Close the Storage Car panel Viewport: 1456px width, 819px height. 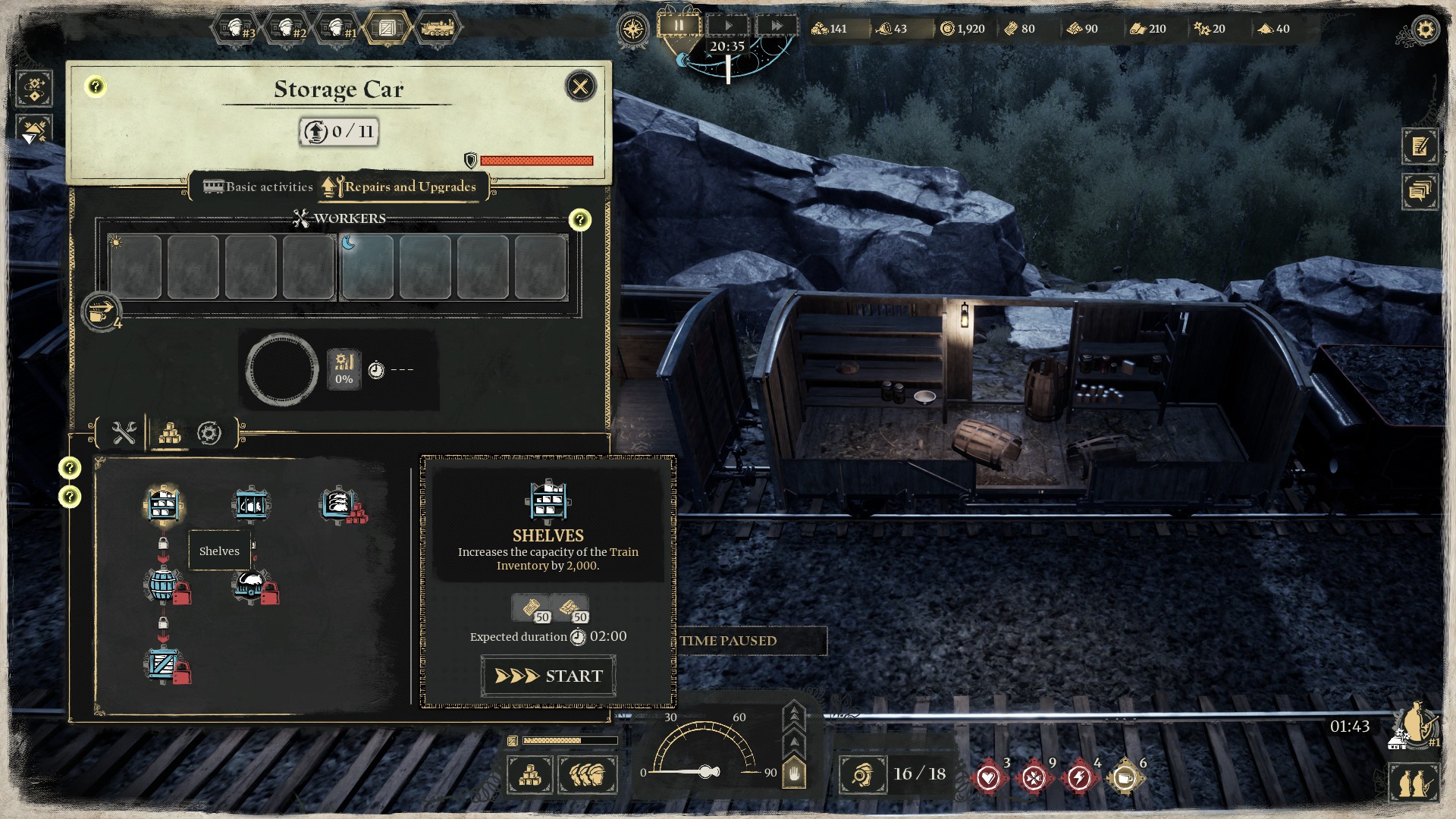[x=581, y=86]
